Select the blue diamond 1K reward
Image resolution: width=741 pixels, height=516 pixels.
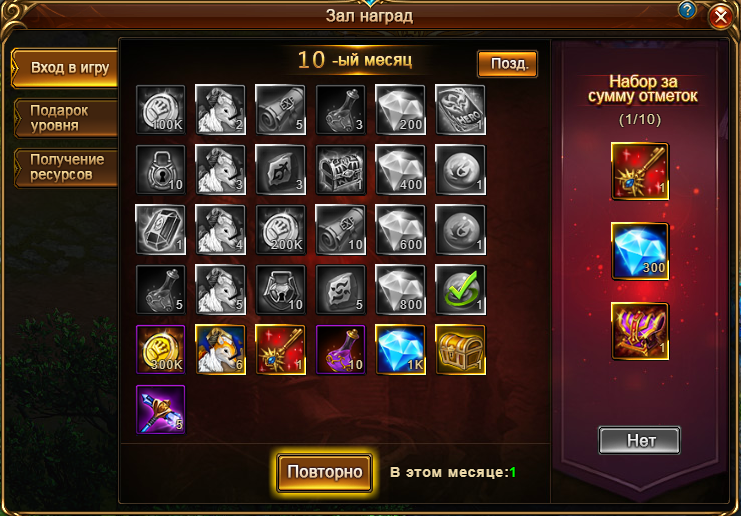click(x=400, y=349)
